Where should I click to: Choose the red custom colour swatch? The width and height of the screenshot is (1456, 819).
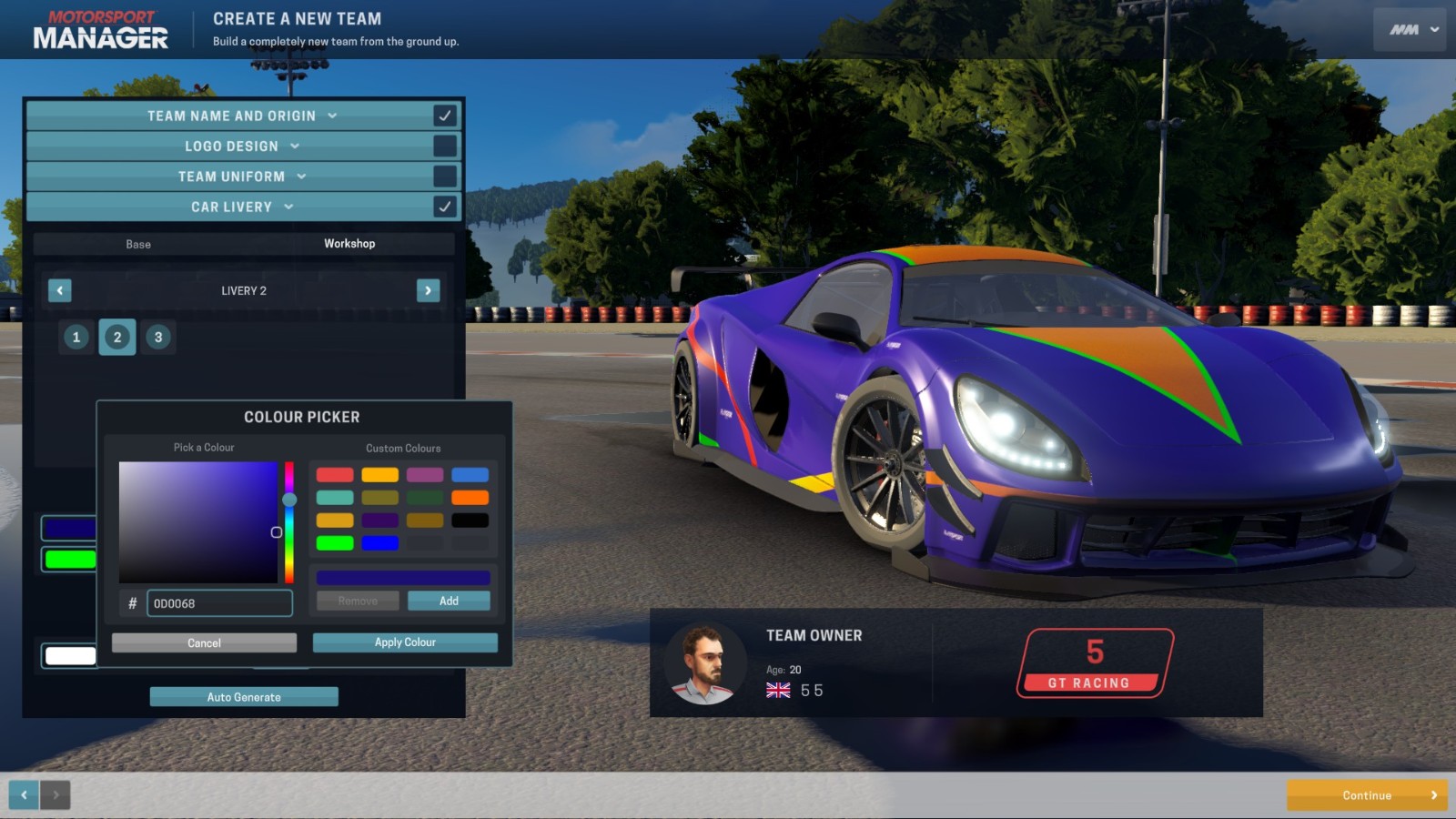pos(335,475)
